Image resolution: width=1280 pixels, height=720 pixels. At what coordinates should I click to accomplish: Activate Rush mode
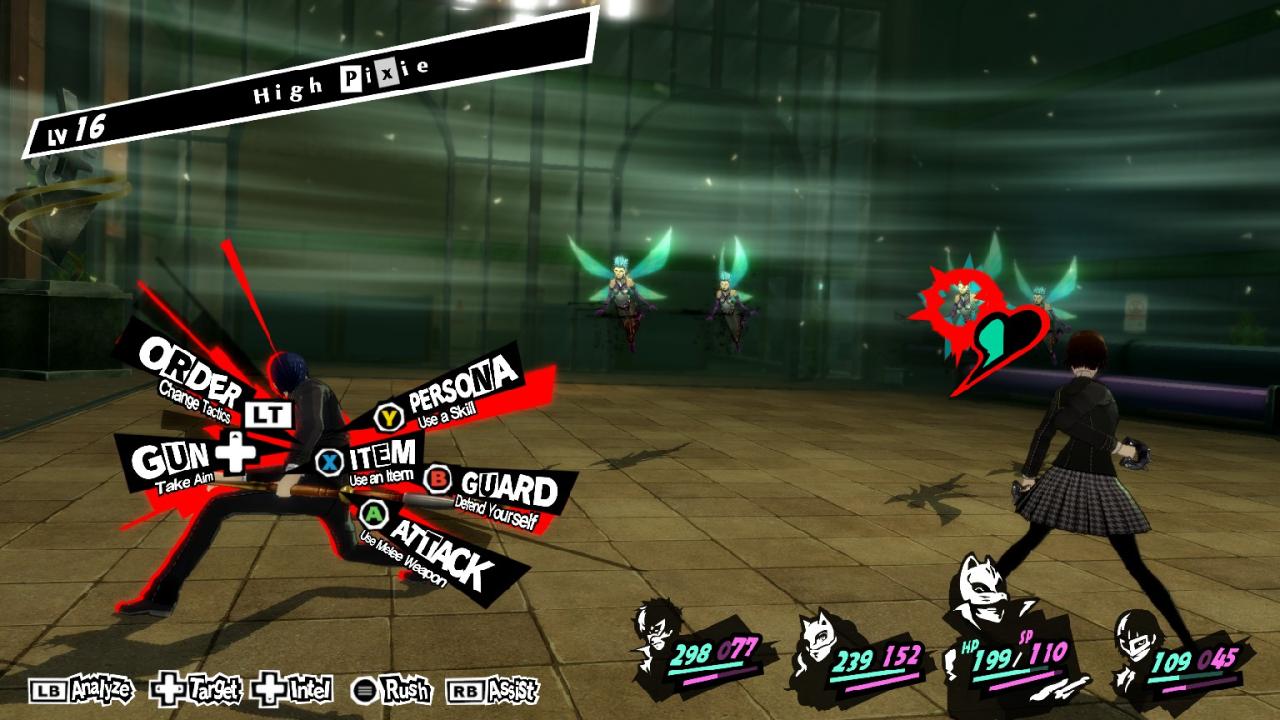(392, 689)
